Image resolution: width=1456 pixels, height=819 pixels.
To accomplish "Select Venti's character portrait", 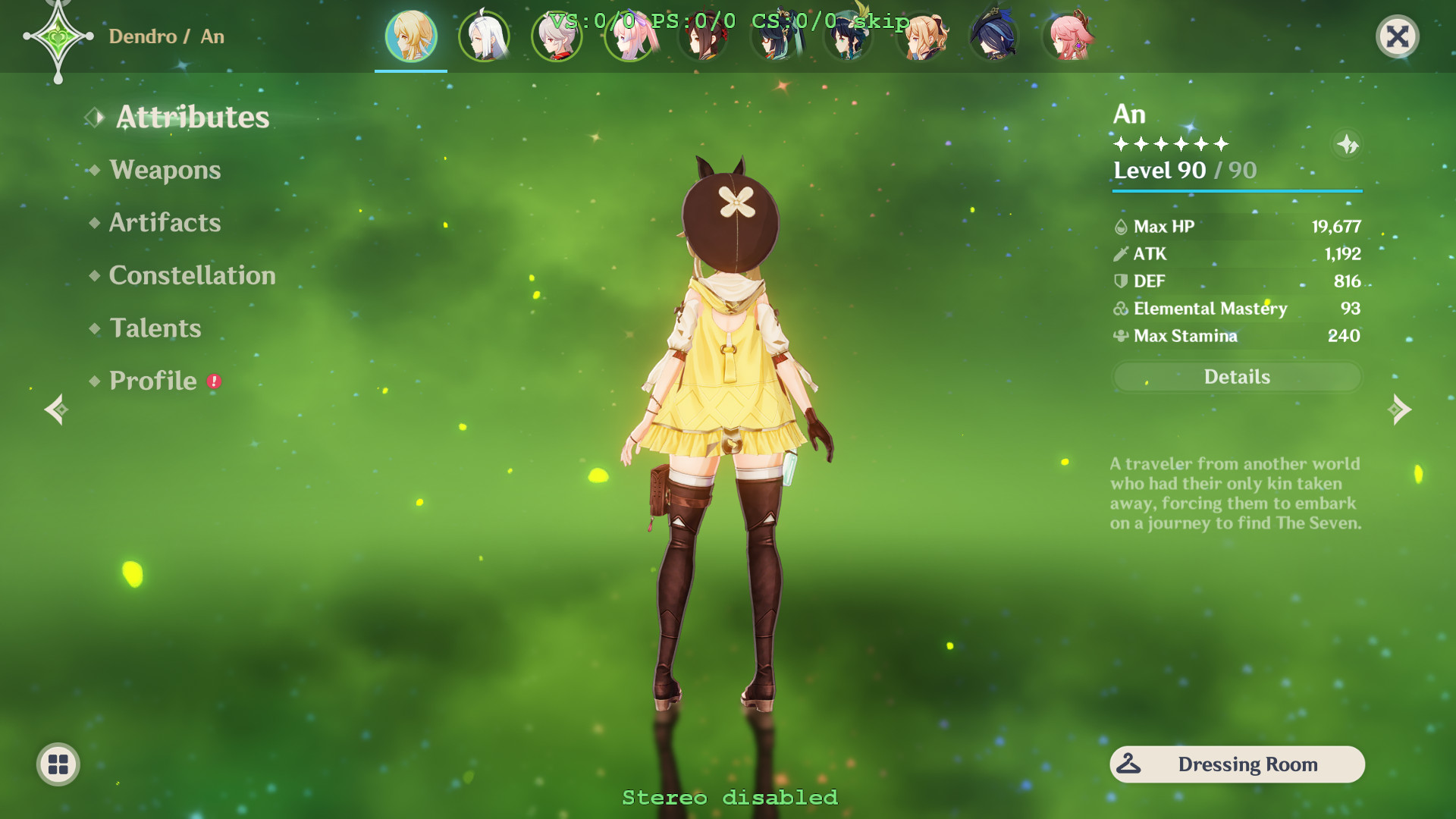I will pos(847,36).
